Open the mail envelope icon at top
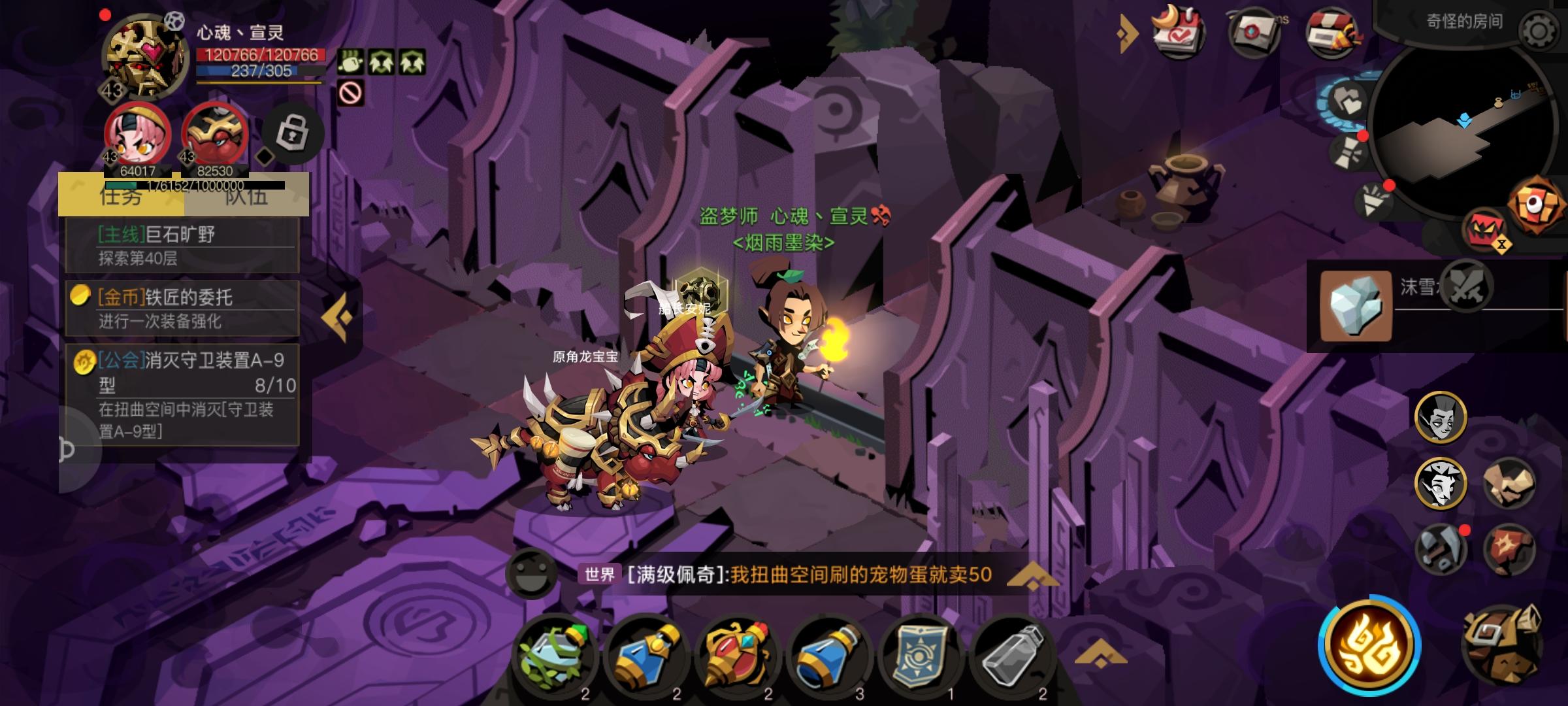This screenshot has height=706, width=1568. click(1252, 31)
